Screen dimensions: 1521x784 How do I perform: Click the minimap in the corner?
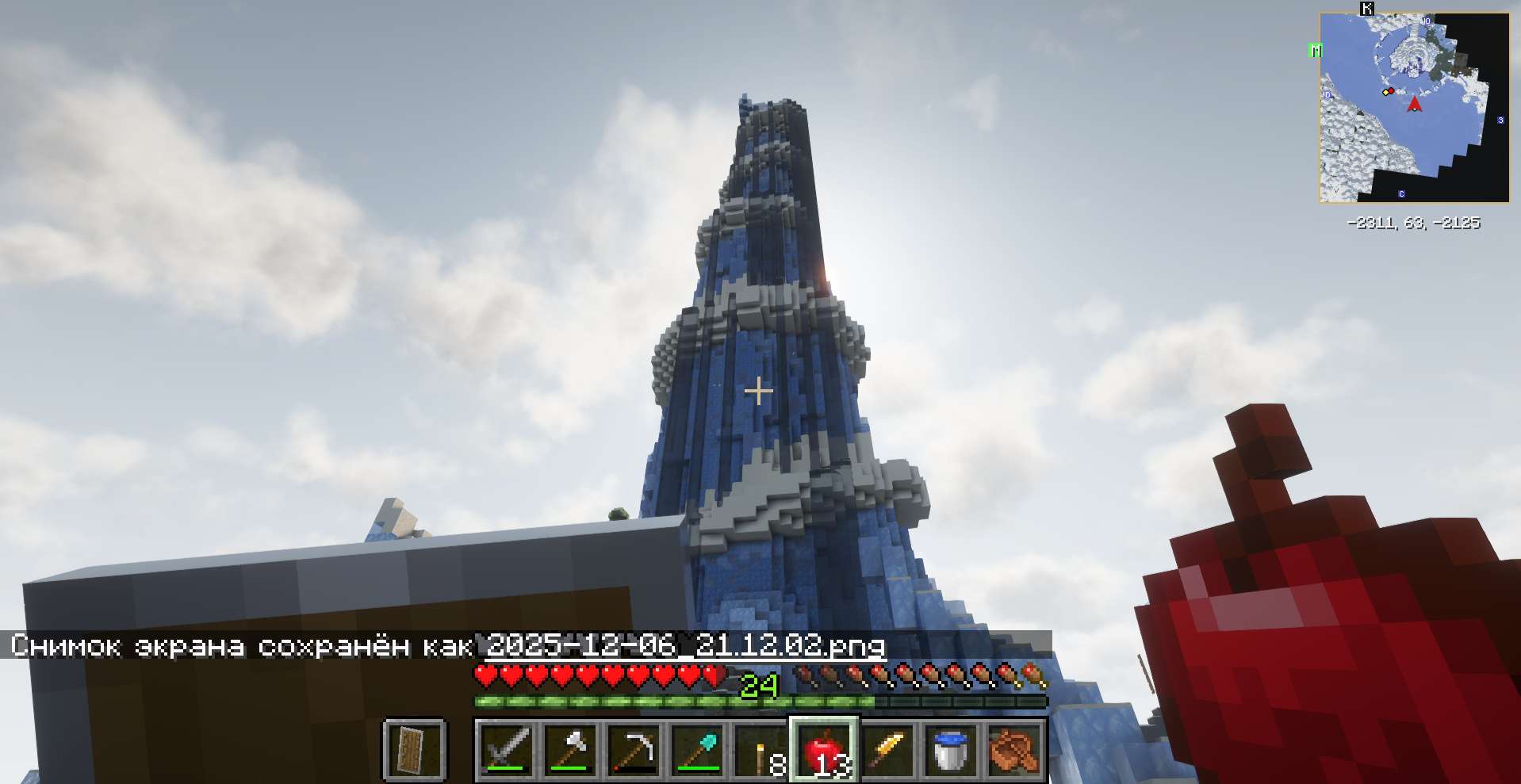pyautogui.click(x=1414, y=107)
